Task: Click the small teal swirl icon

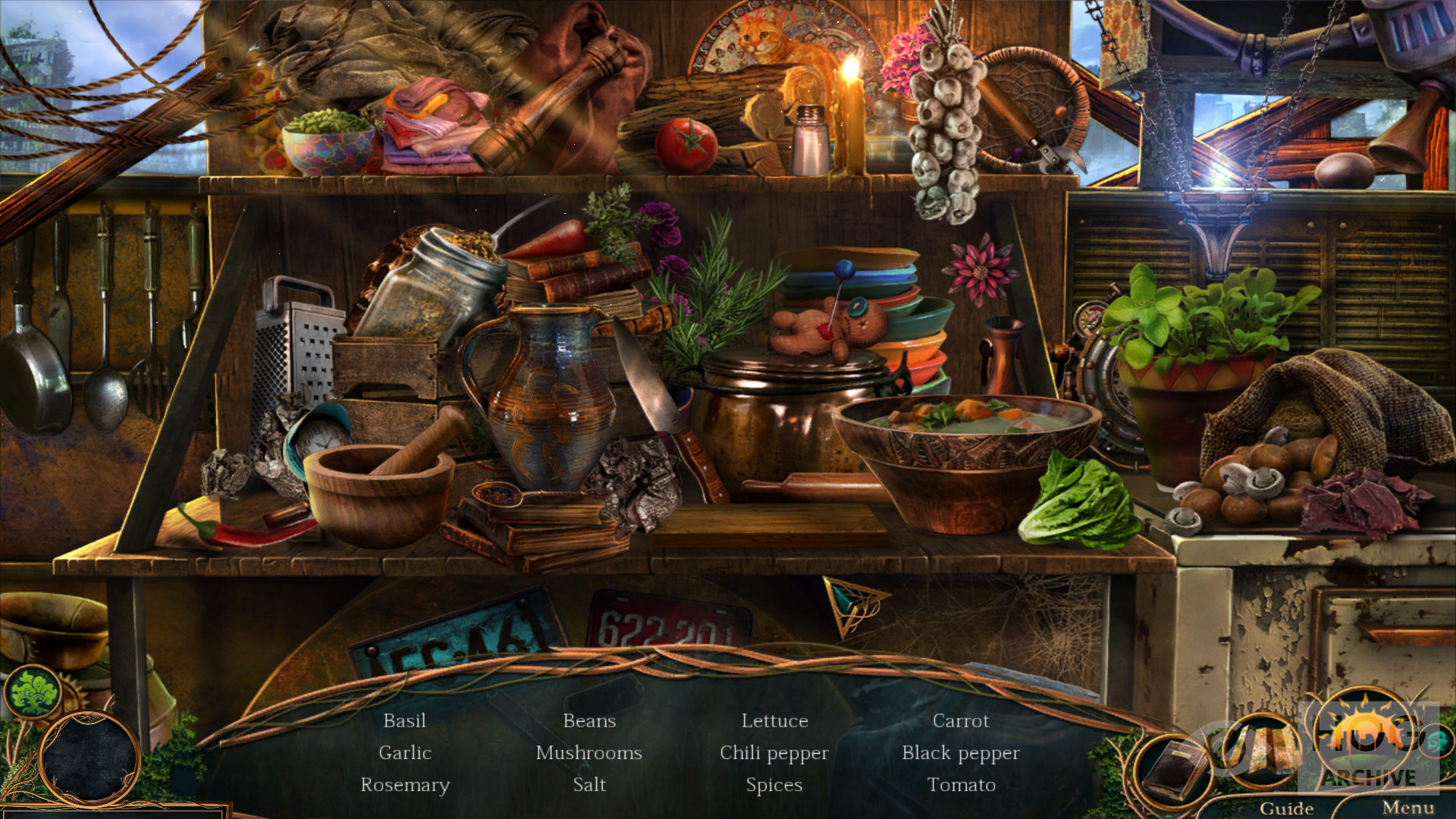Action: [x=1437, y=742]
